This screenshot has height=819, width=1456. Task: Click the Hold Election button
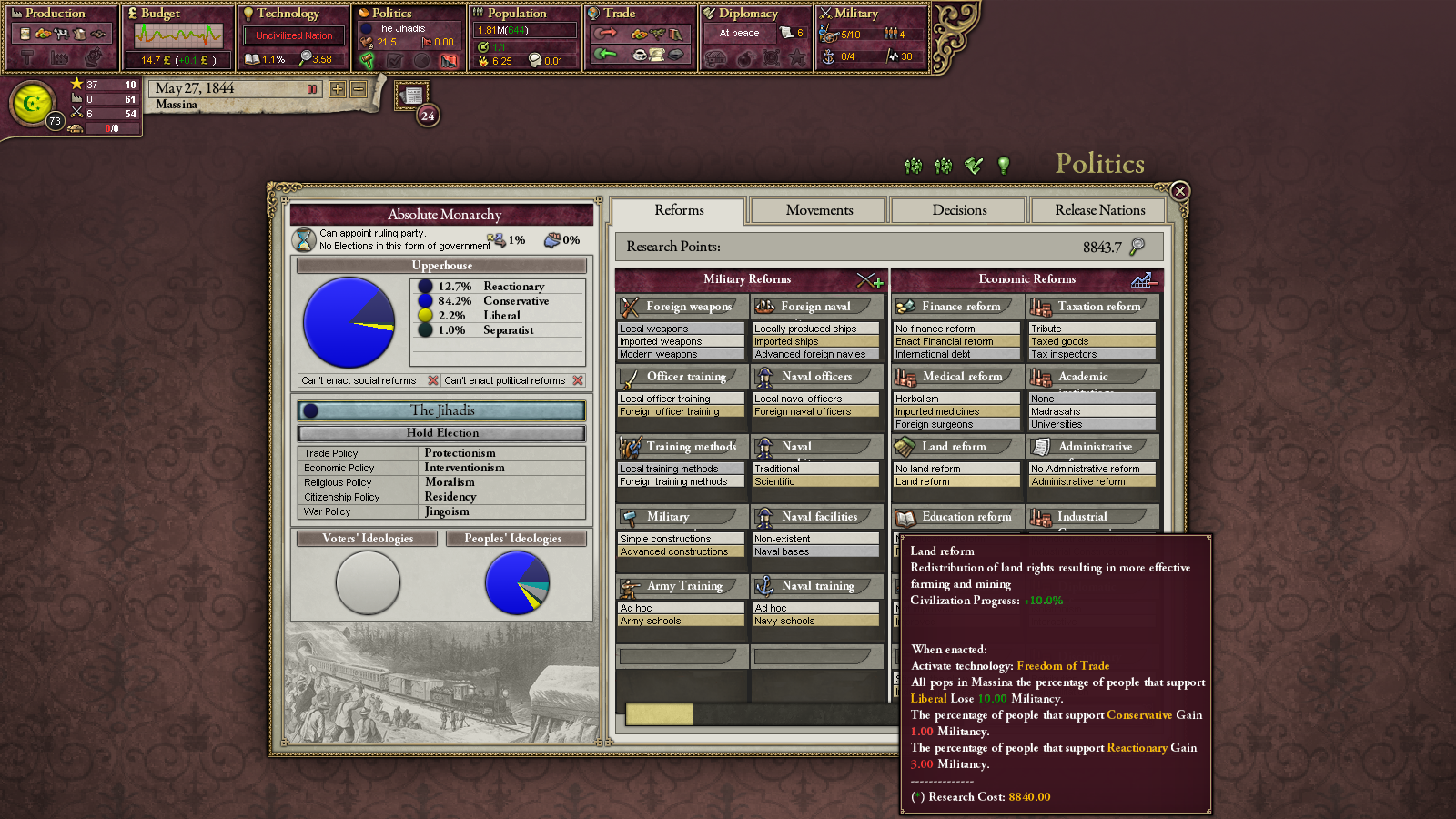click(442, 433)
